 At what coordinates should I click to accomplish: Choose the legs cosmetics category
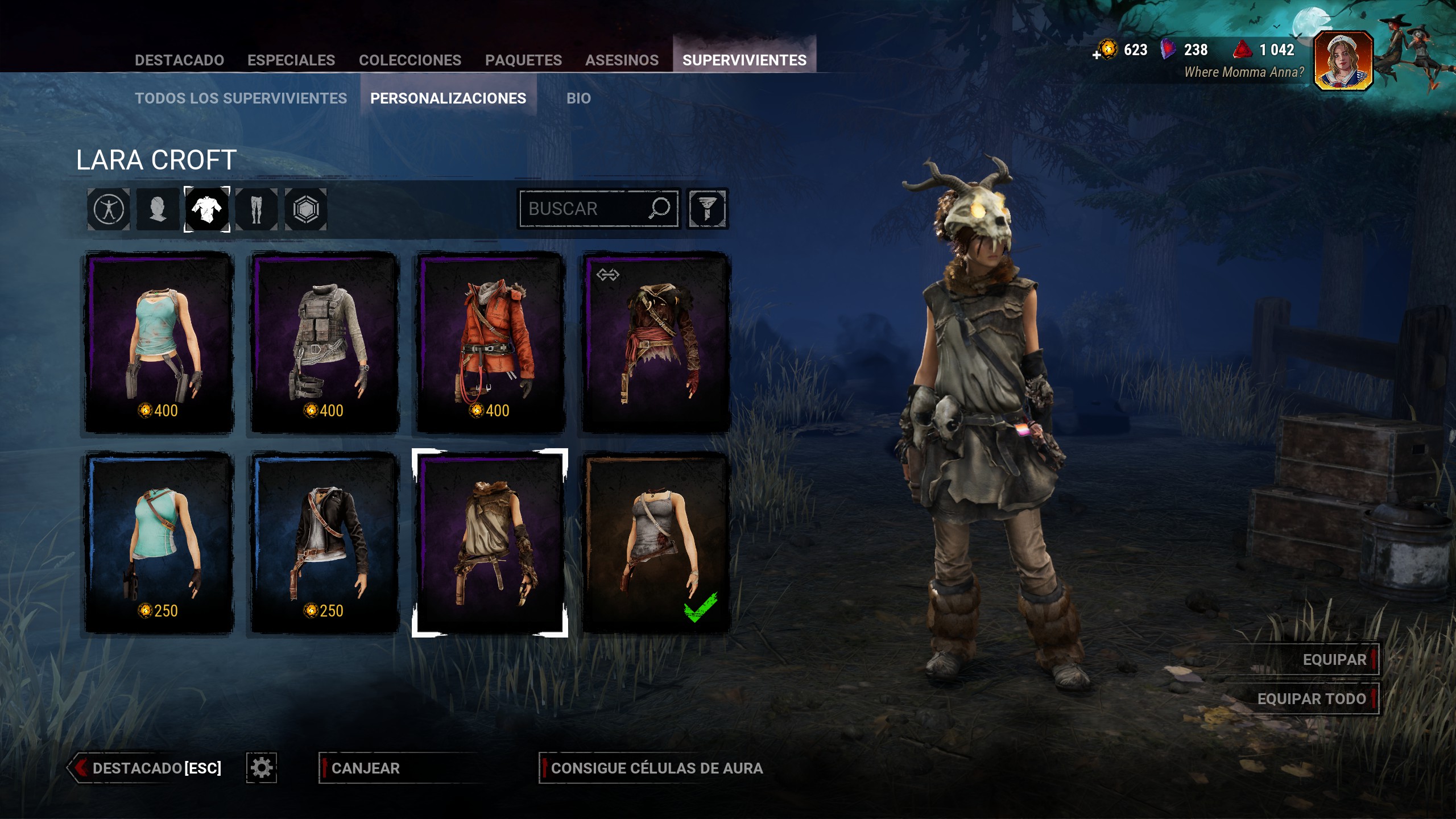point(257,209)
